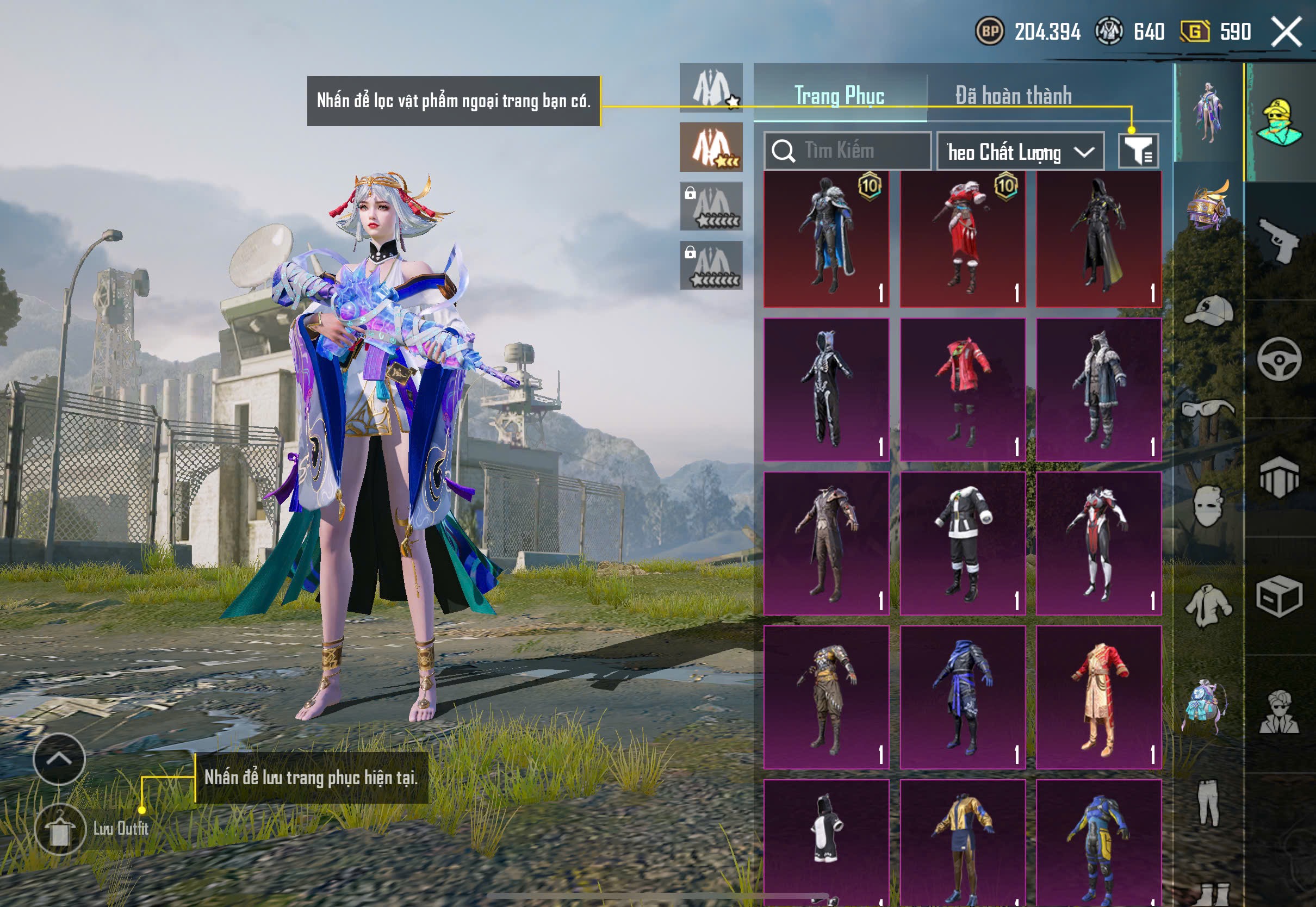
Task: Pick the black hooded cloak outfit
Action: pyautogui.click(x=1098, y=239)
